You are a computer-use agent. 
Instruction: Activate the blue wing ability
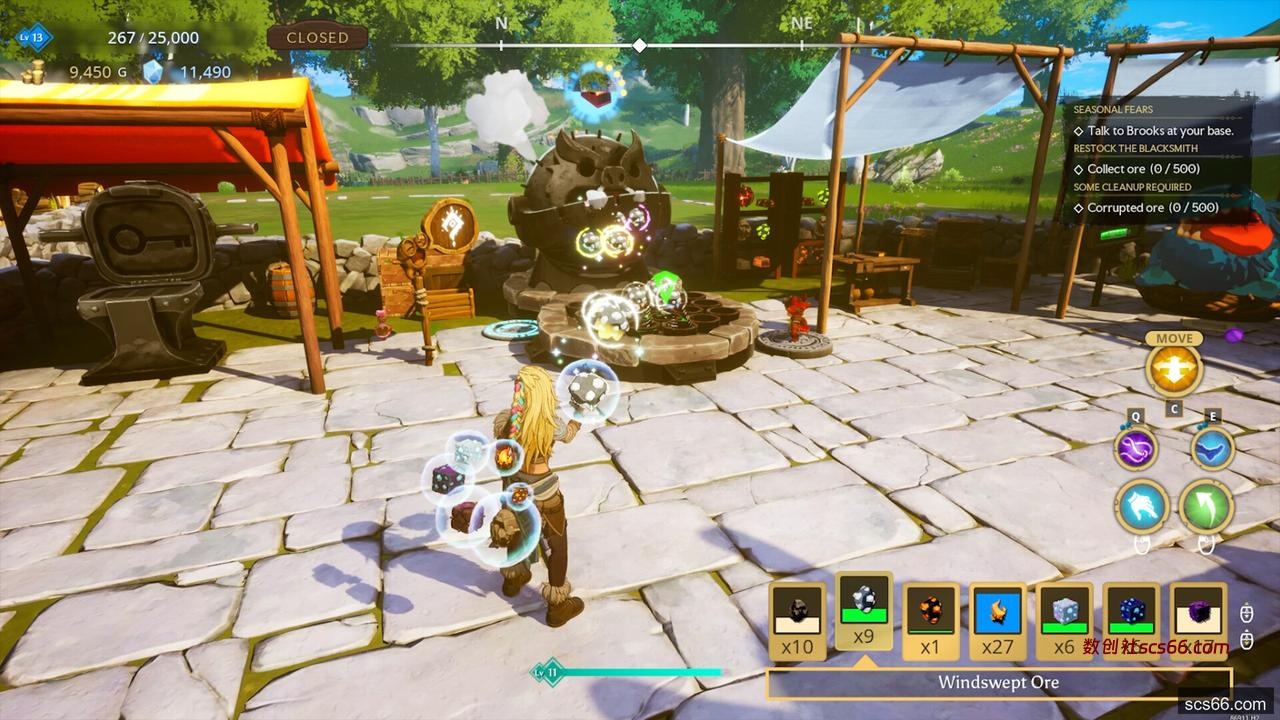tap(1212, 448)
